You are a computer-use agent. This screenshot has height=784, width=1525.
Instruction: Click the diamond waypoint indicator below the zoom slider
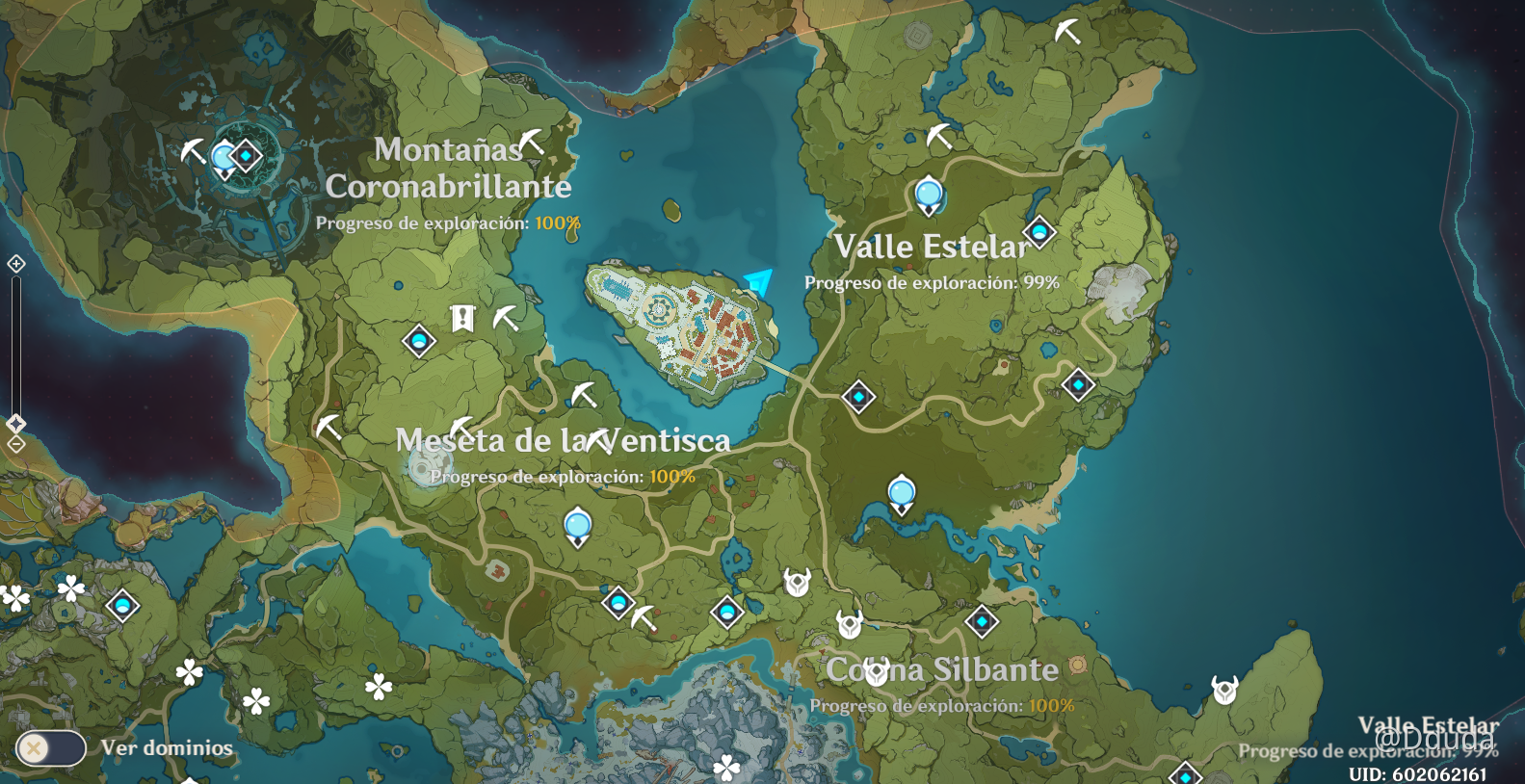[15, 422]
